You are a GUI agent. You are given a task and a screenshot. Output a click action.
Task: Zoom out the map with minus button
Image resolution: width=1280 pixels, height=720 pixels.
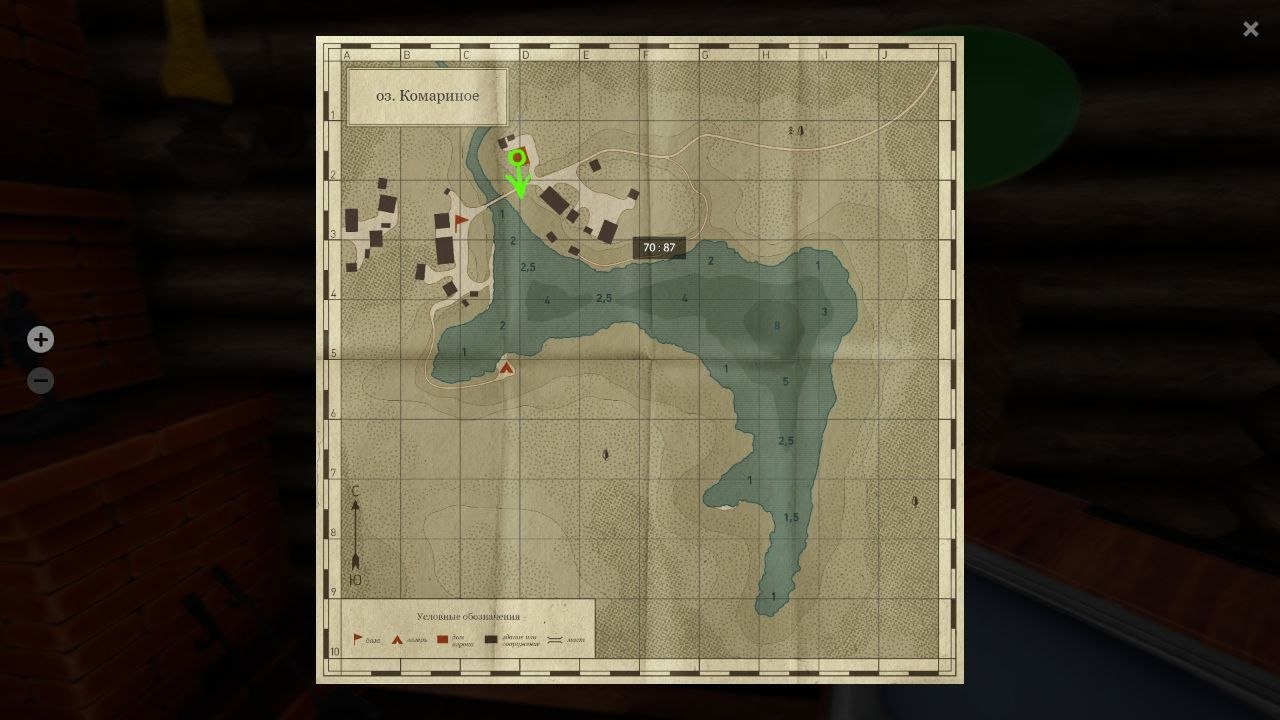tap(40, 381)
